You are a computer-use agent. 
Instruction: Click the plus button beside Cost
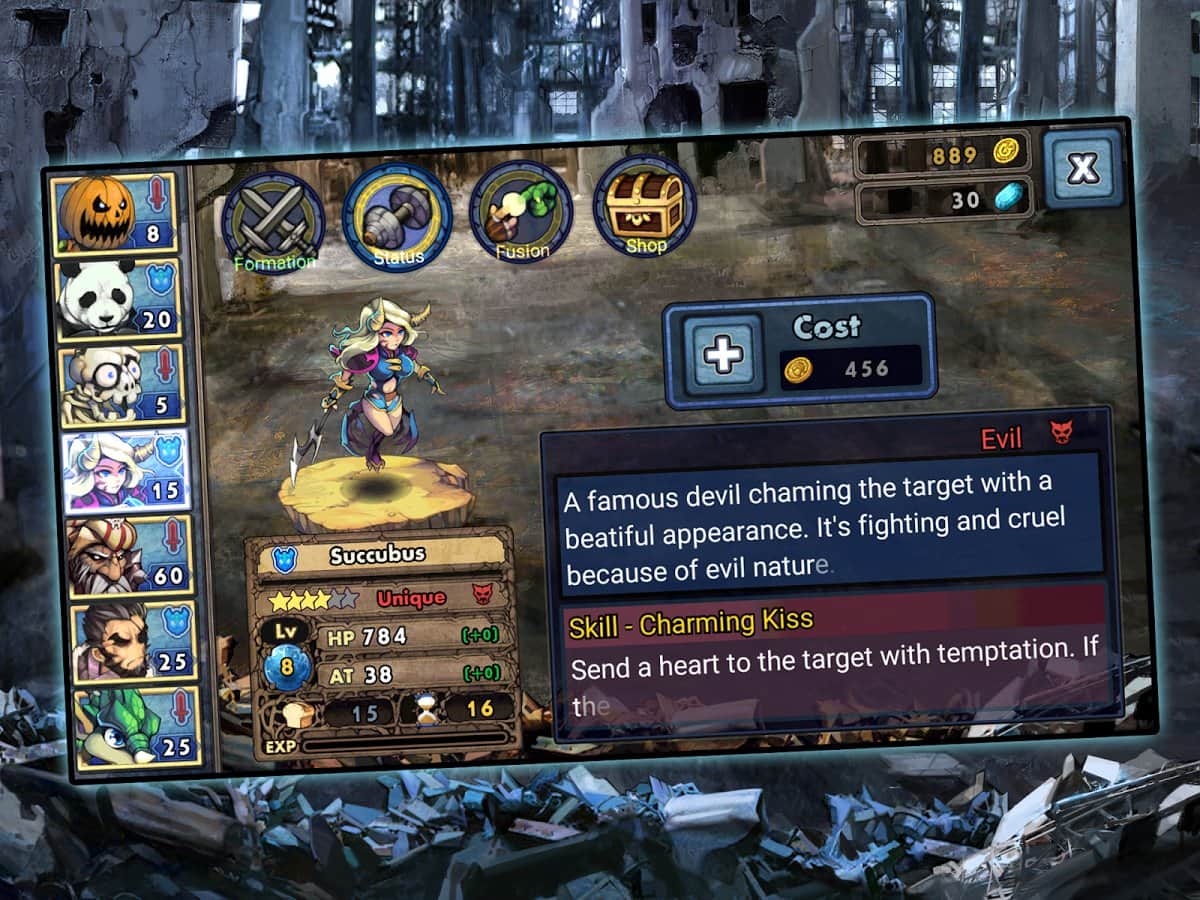click(724, 353)
